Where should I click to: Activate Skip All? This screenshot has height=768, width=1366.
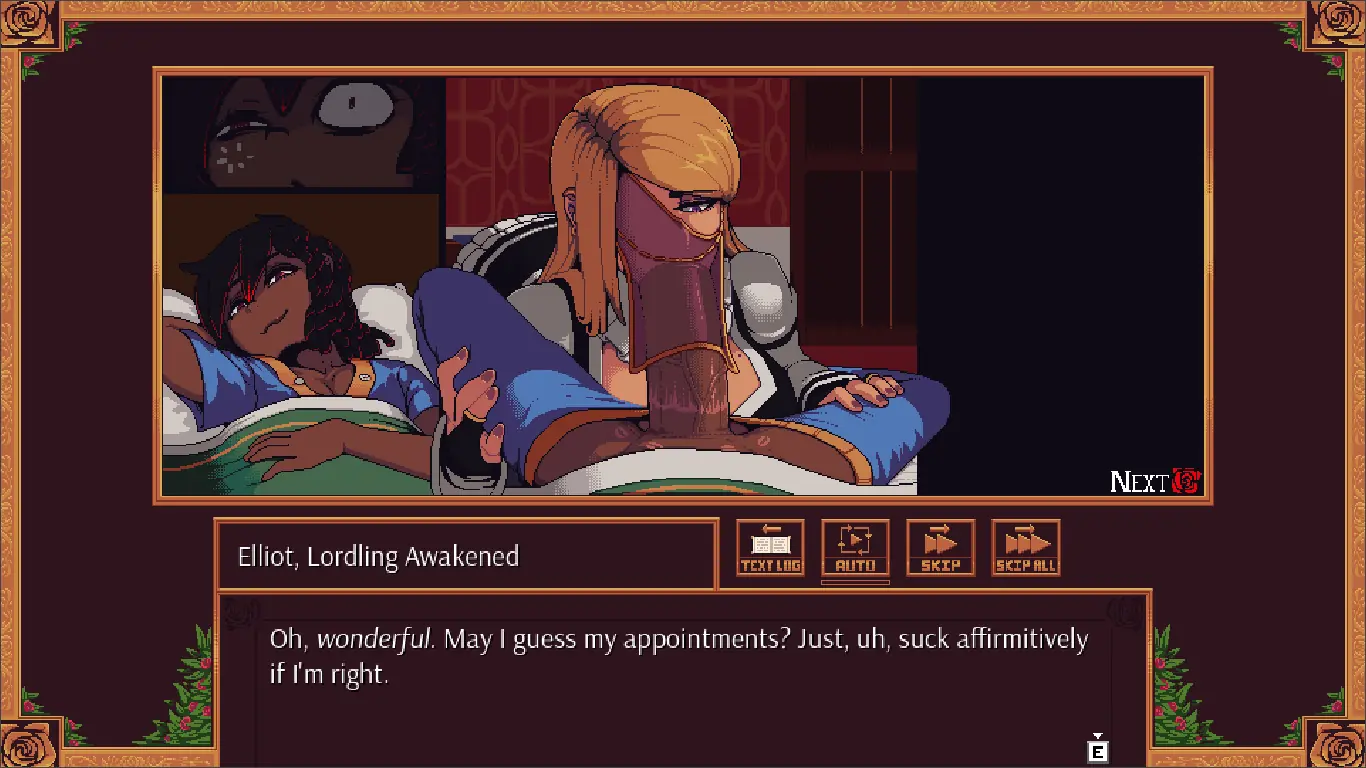[x=1025, y=548]
